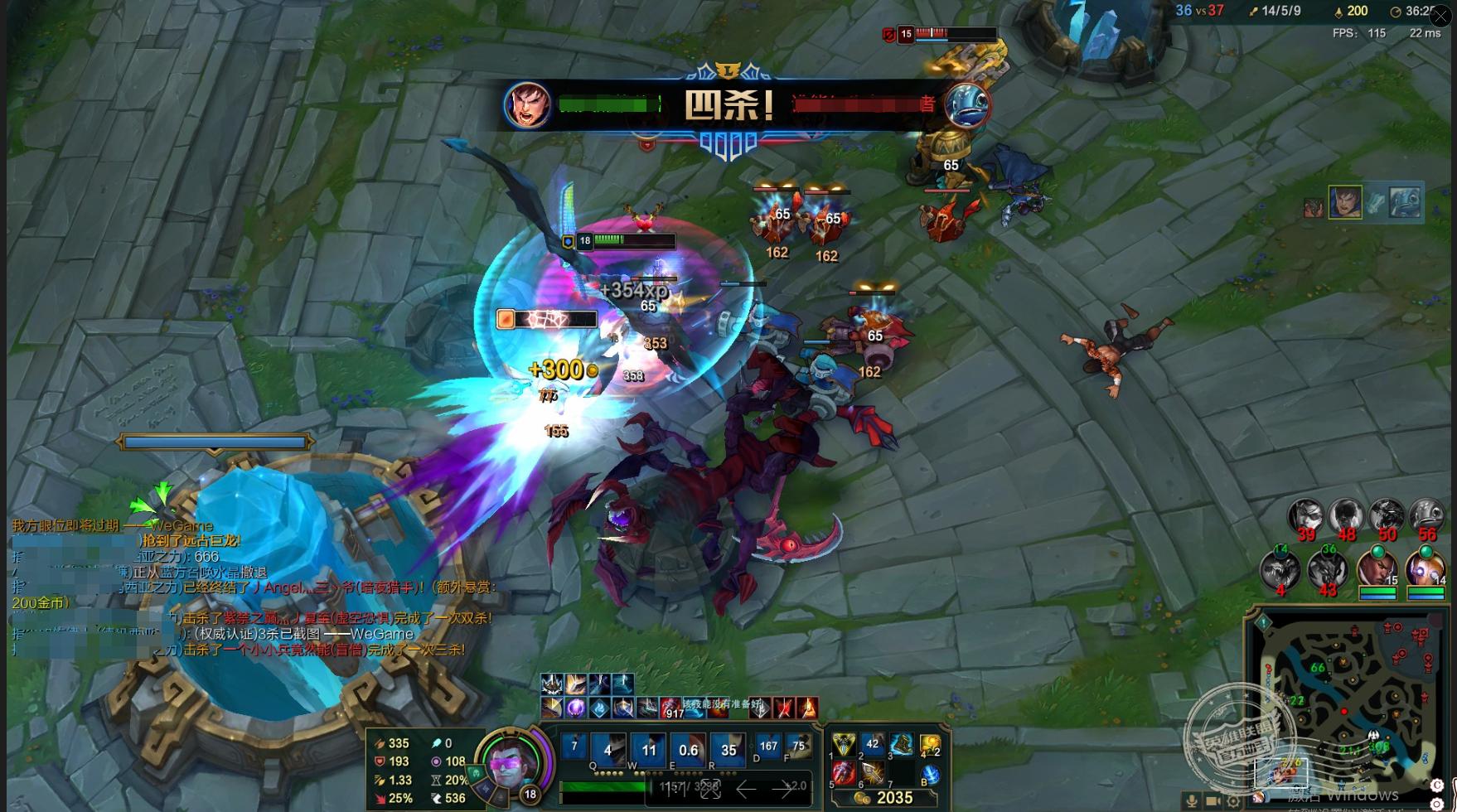Activate the Q ability slot

point(607,750)
